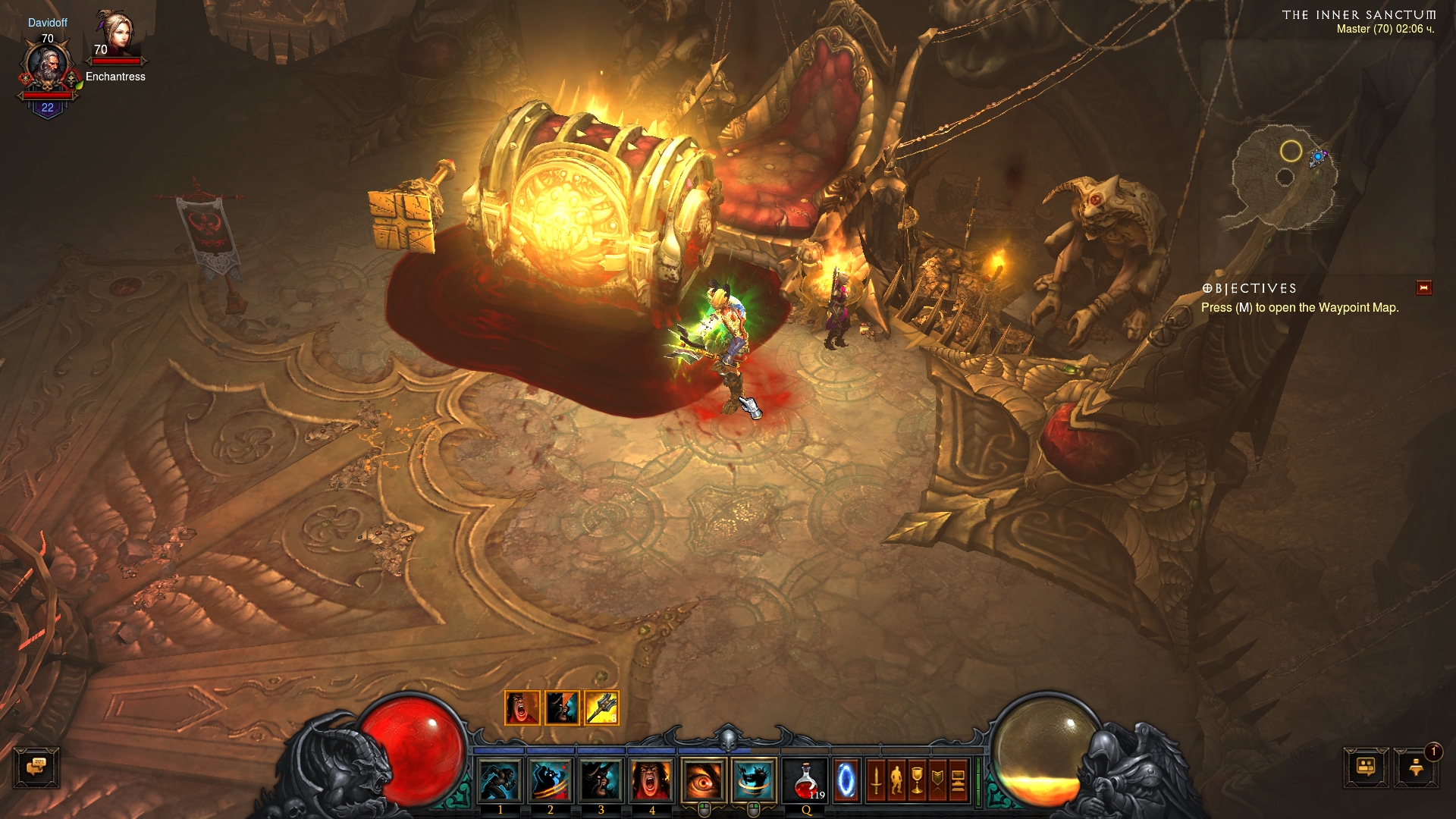Screen dimensions: 1456x819
Task: Collapse the Objectives tracker with the red button
Action: 1423,288
